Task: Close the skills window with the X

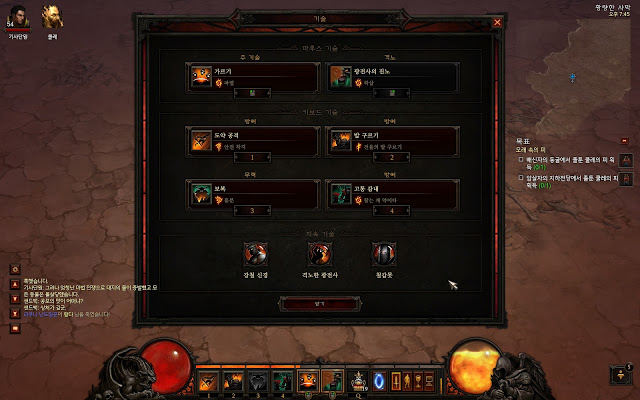Action: point(497,22)
